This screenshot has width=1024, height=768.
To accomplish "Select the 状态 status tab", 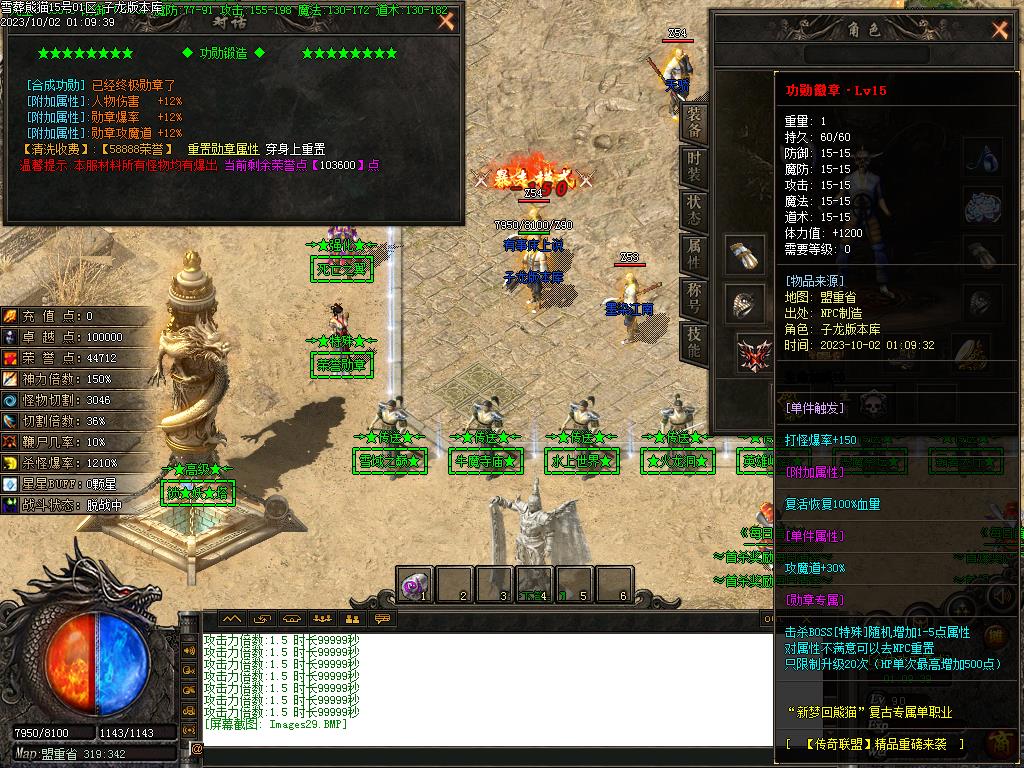I will click(x=694, y=210).
